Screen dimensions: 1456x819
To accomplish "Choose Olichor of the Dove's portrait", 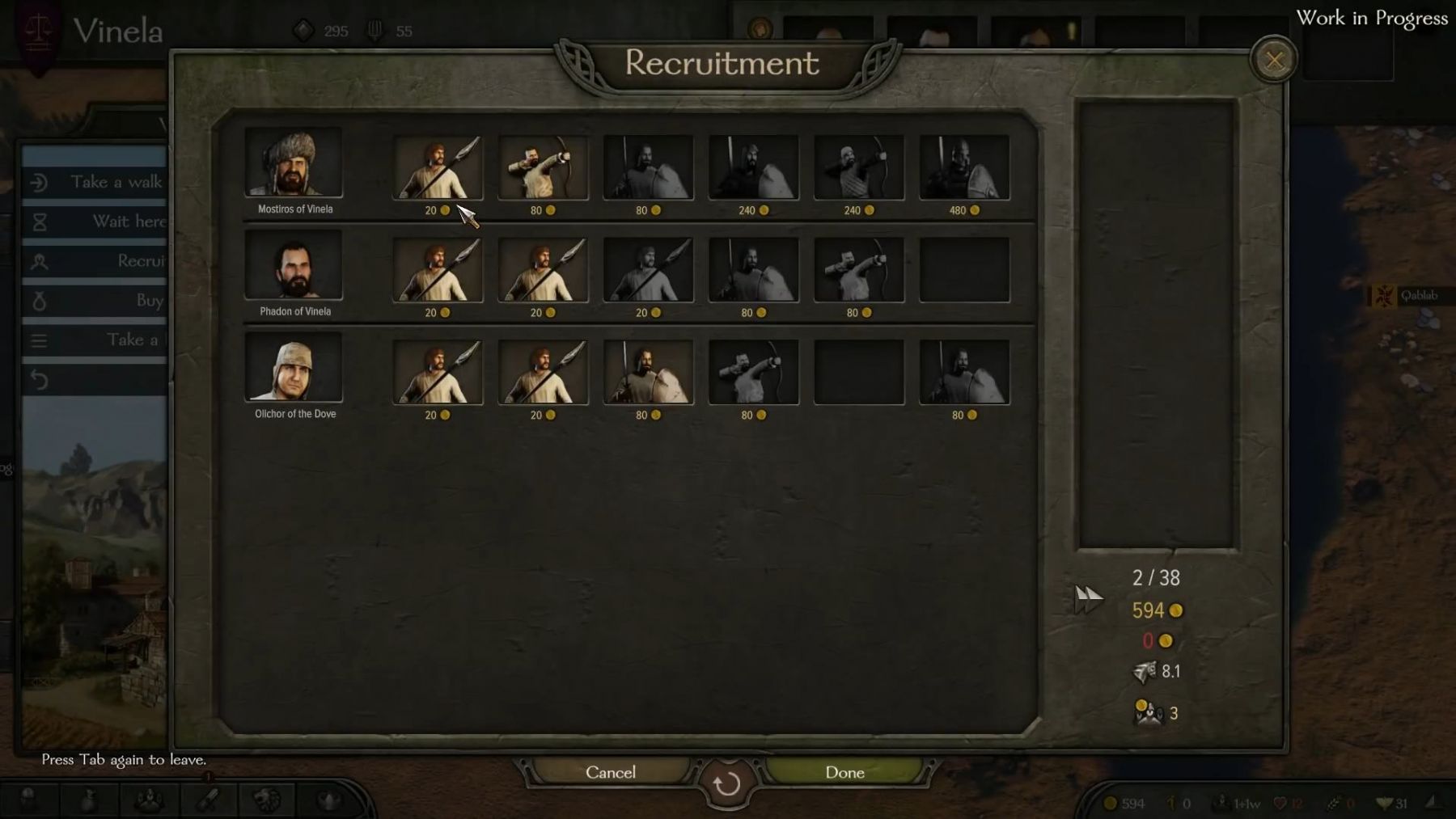I will point(294,367).
